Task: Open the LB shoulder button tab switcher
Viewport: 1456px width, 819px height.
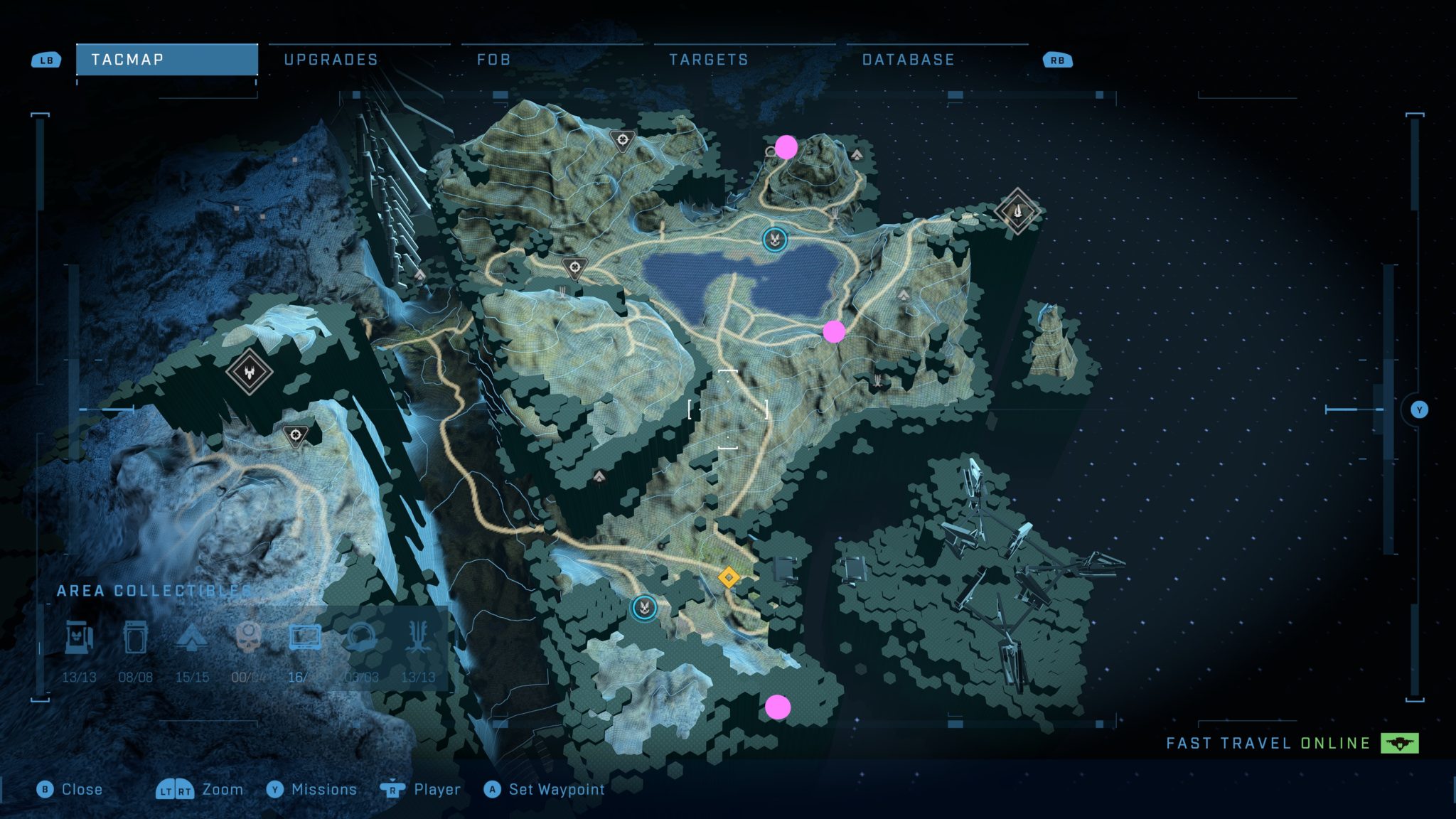Action: 44,60
